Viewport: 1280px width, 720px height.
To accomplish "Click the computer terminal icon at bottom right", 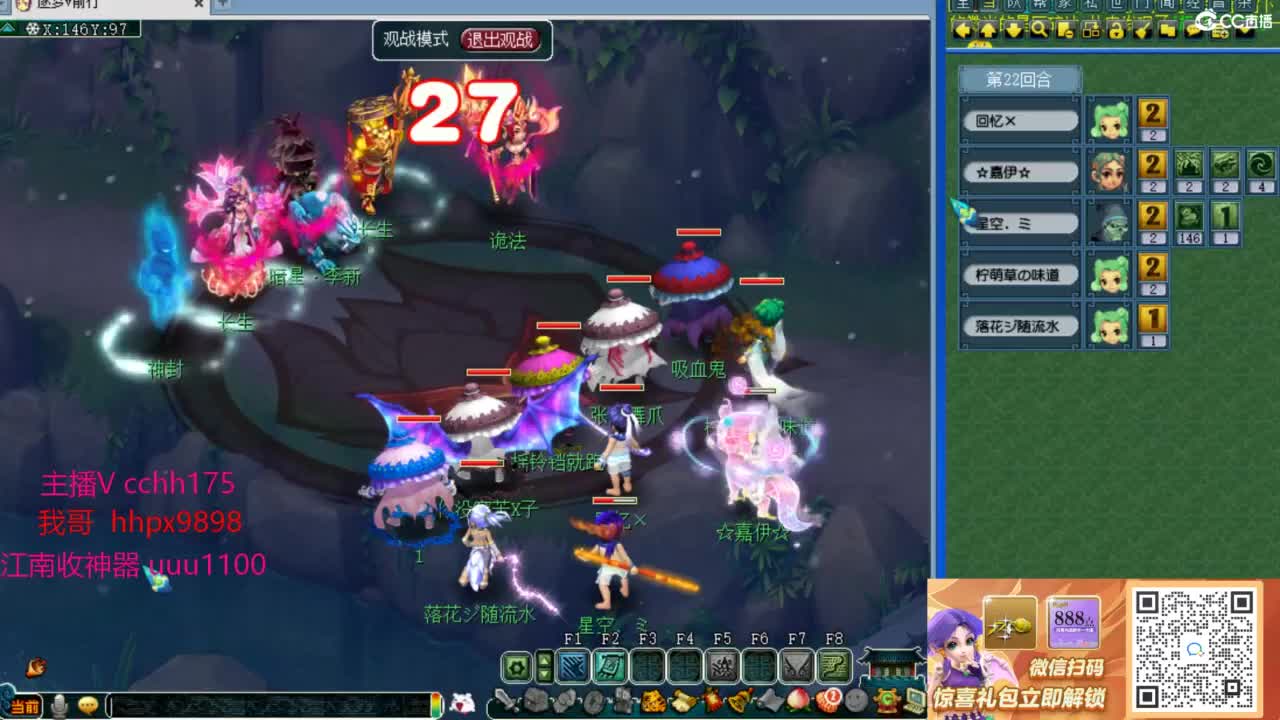I will point(916,700).
